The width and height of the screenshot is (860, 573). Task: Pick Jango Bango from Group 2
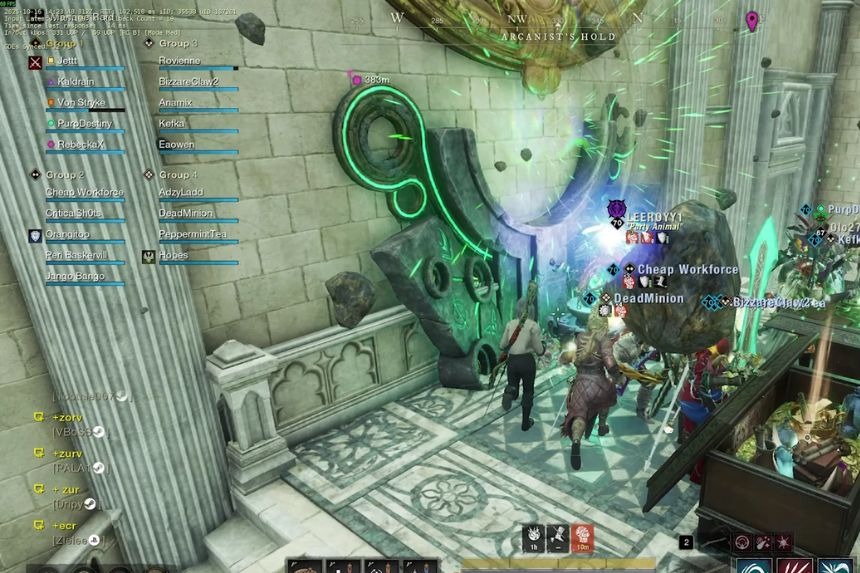point(76,276)
